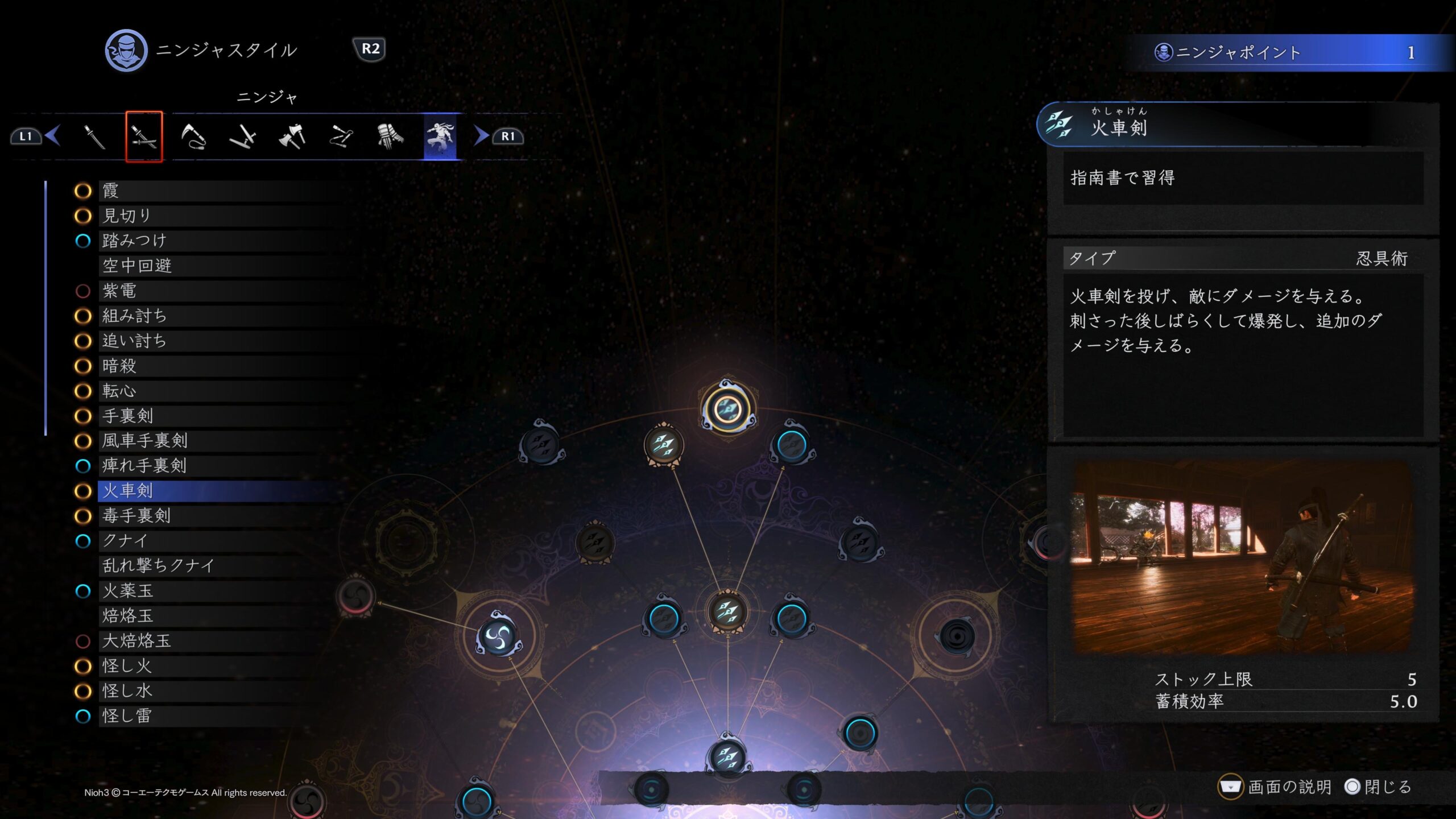The width and height of the screenshot is (1456, 819).
Task: Select the kusarigama weapon tab
Action: pyautogui.click(x=193, y=136)
